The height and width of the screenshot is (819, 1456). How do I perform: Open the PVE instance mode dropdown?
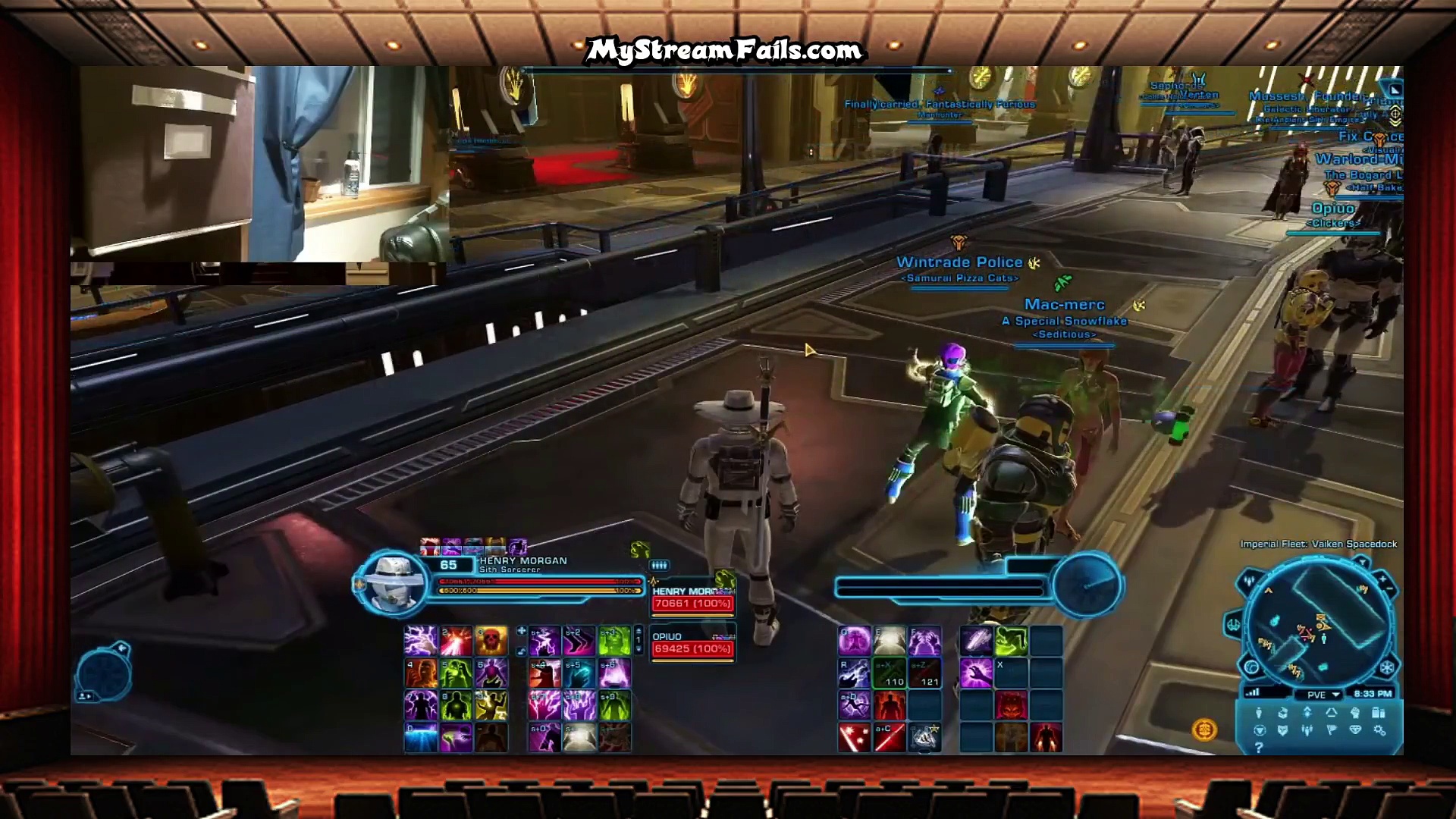[1323, 694]
